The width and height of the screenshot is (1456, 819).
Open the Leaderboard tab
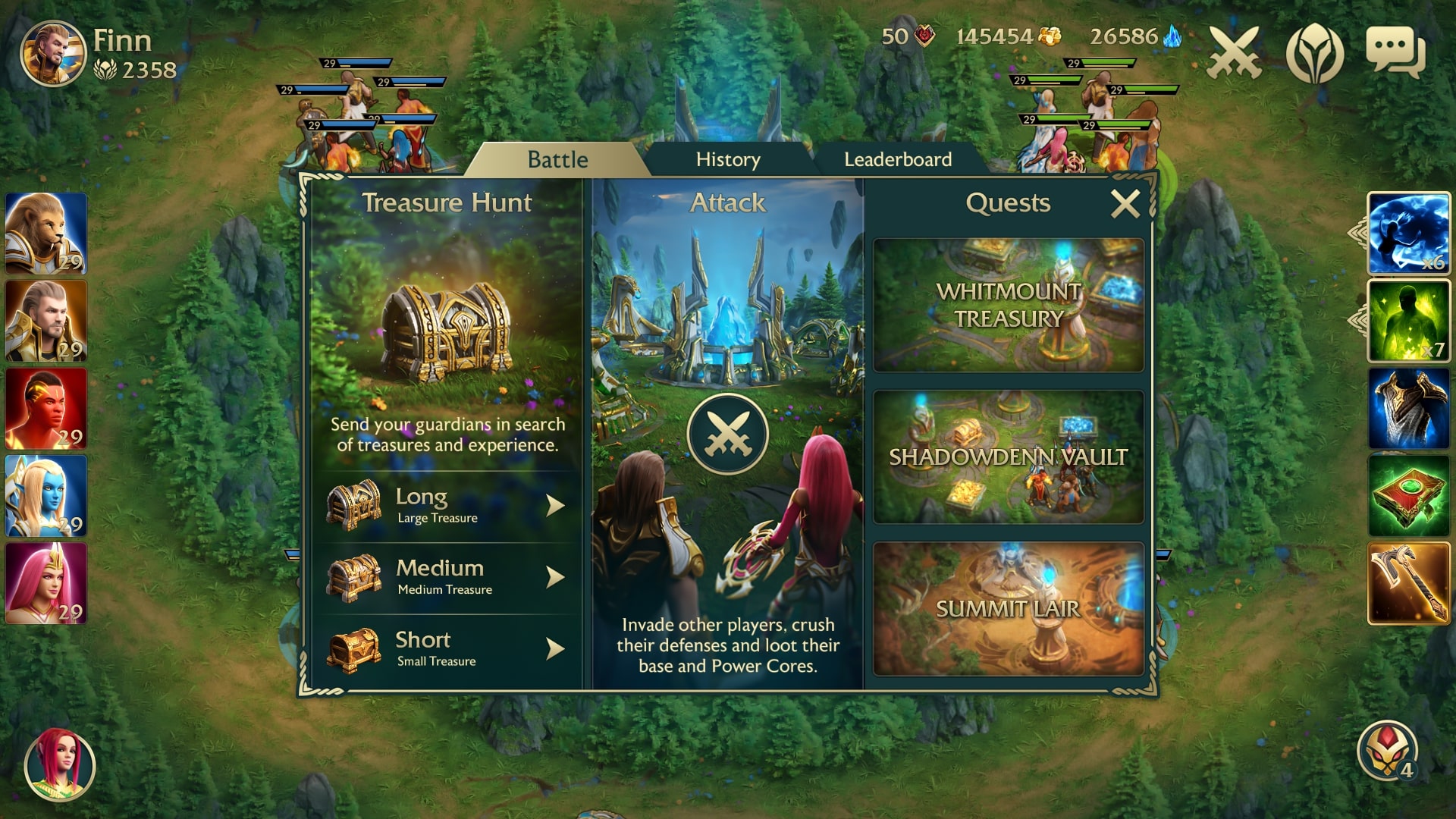pyautogui.click(x=897, y=159)
